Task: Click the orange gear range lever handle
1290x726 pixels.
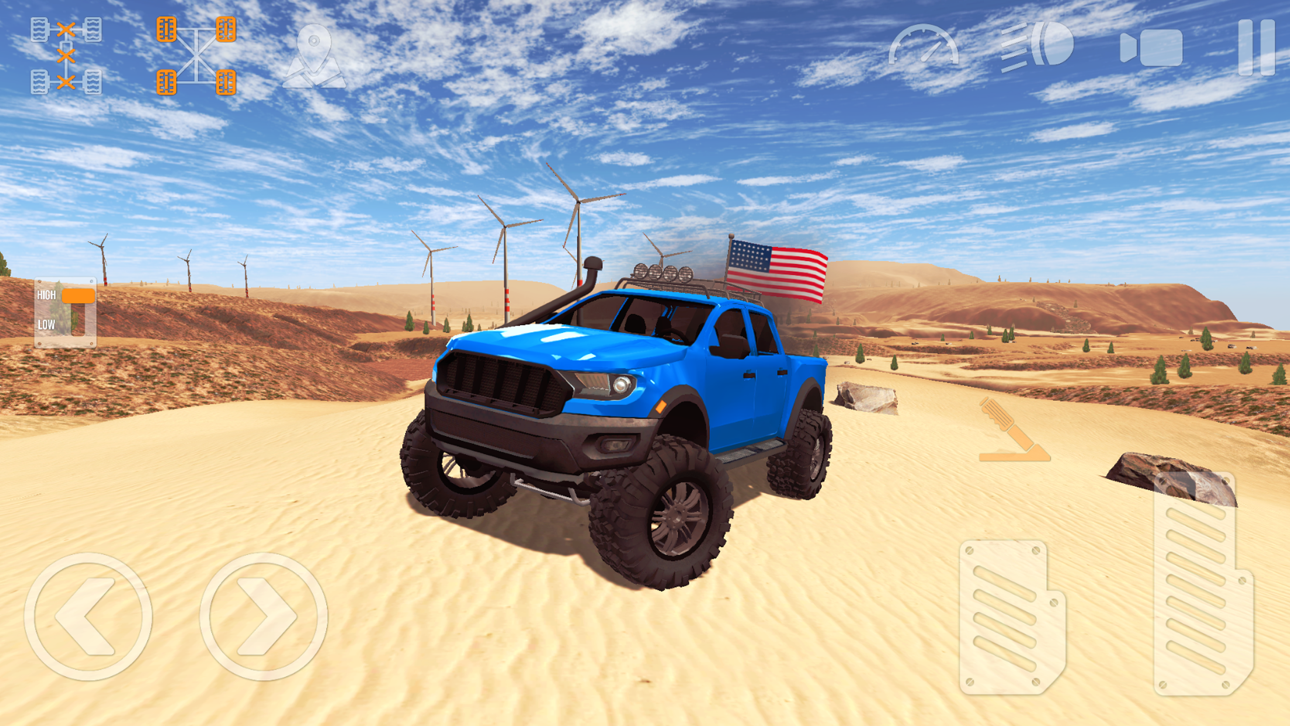Action: click(76, 297)
